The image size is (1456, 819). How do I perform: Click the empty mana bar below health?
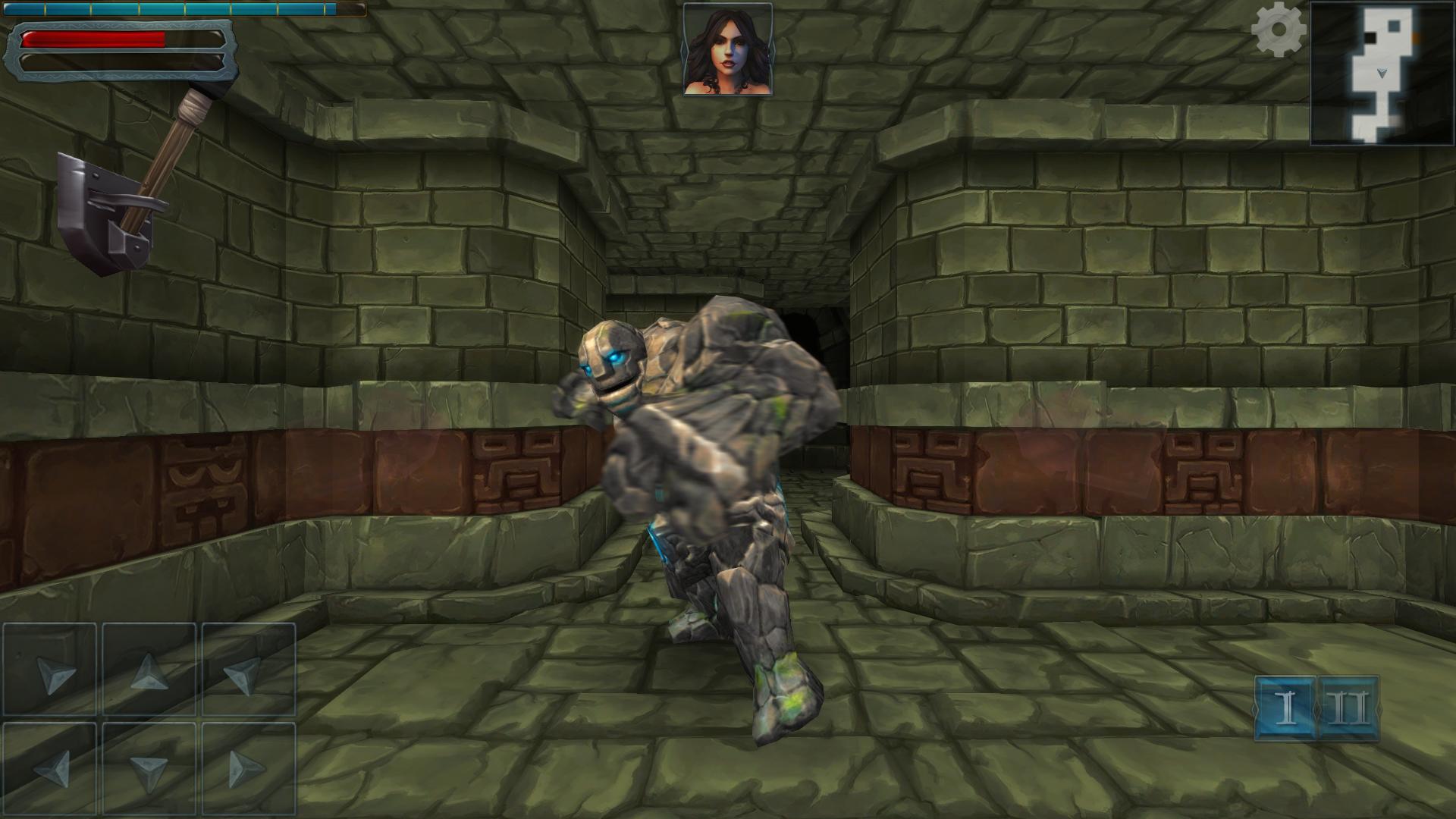pyautogui.click(x=114, y=61)
